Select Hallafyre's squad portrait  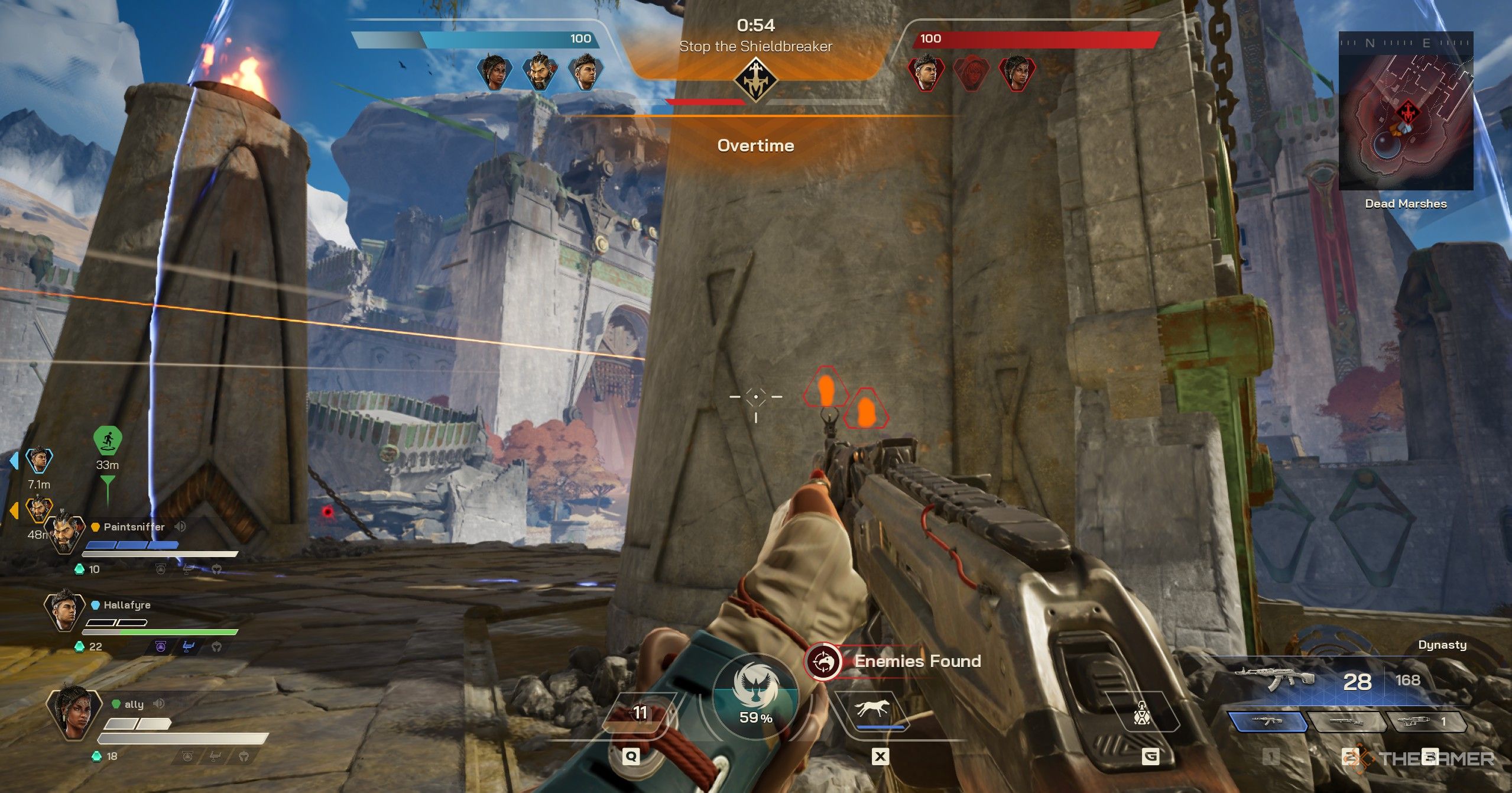tap(64, 610)
